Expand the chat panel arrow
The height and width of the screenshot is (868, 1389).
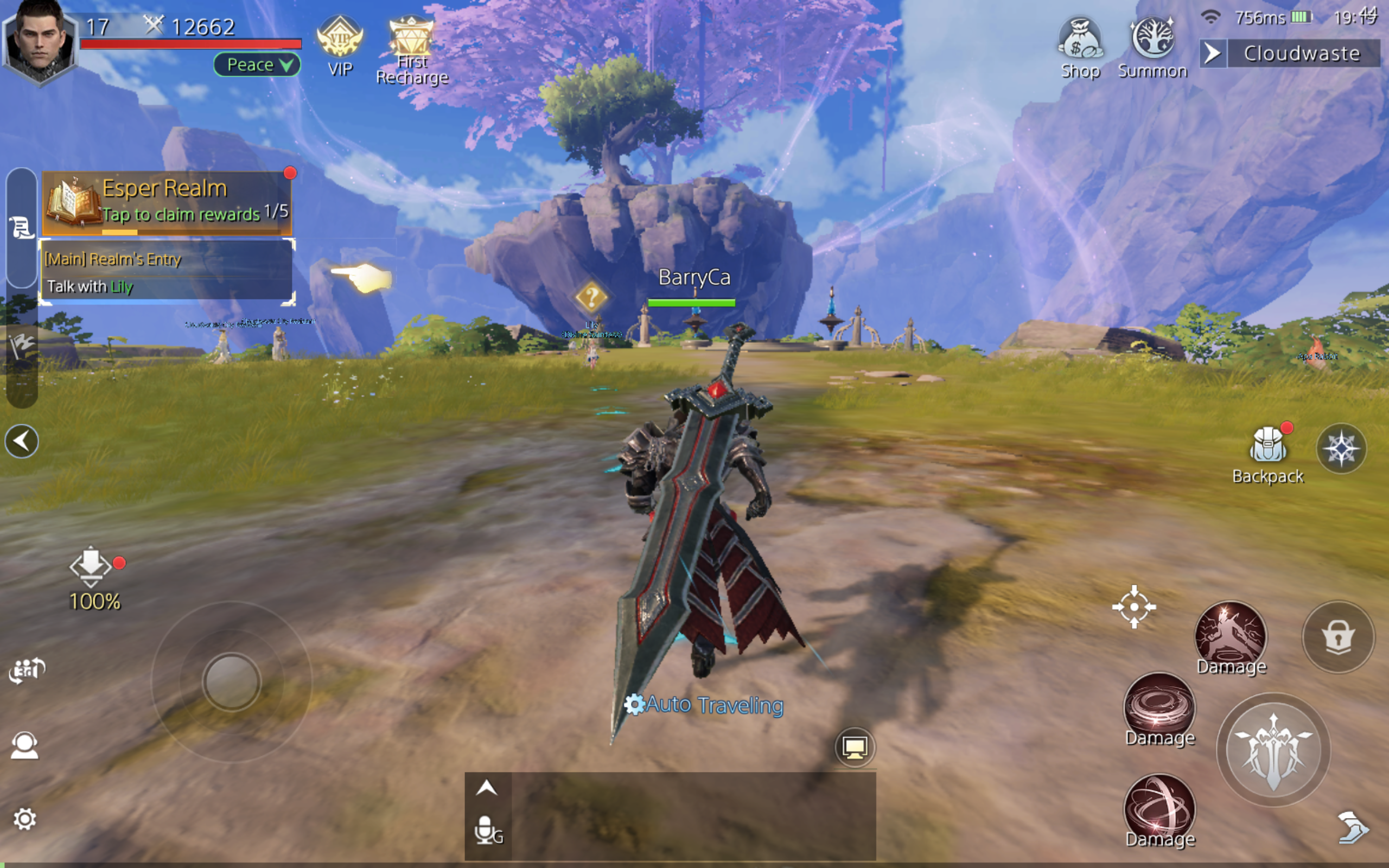(486, 788)
